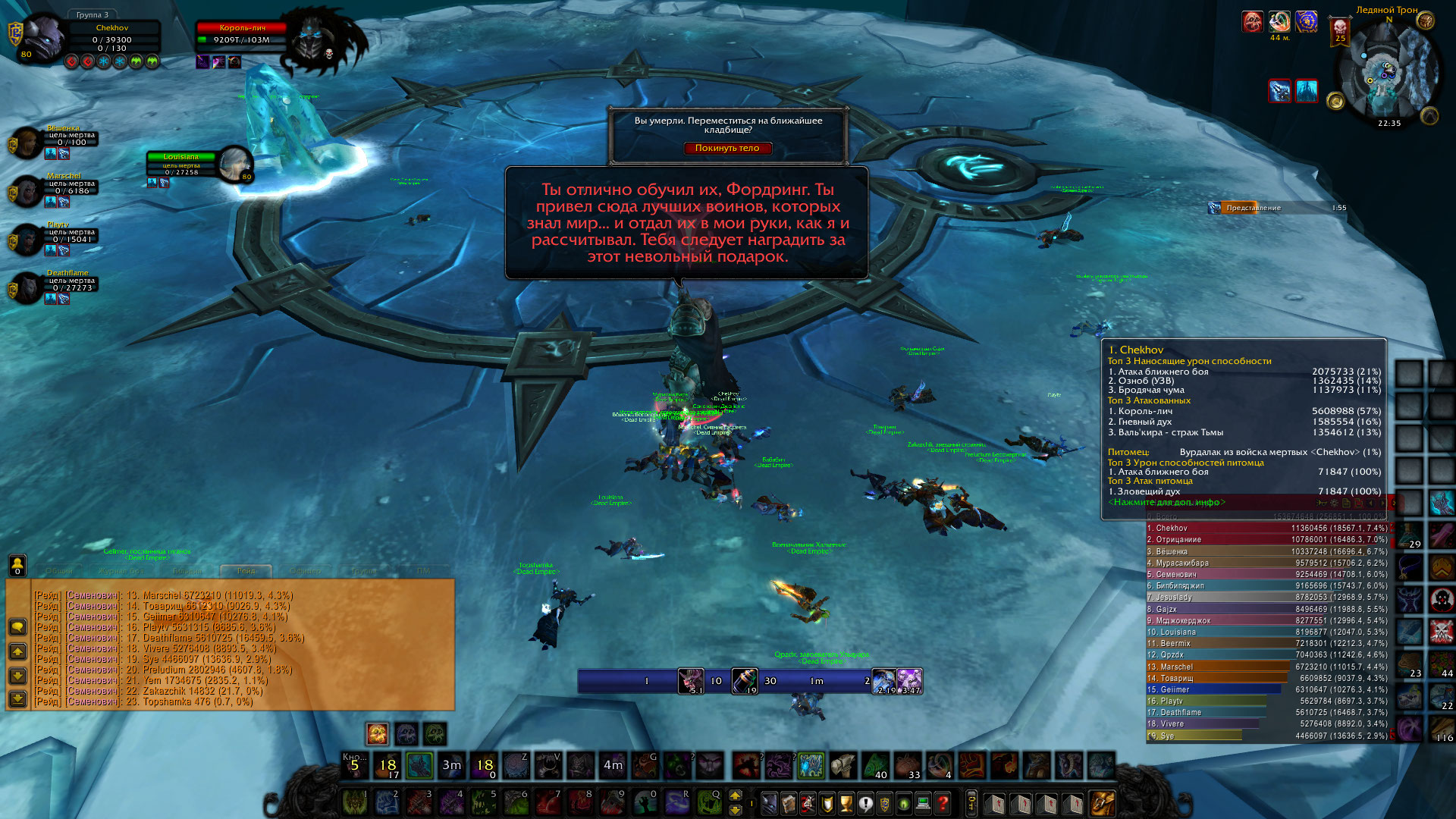The image size is (1456, 819).
Task: Jump chat to bottom with the end arrow
Action: [17, 698]
